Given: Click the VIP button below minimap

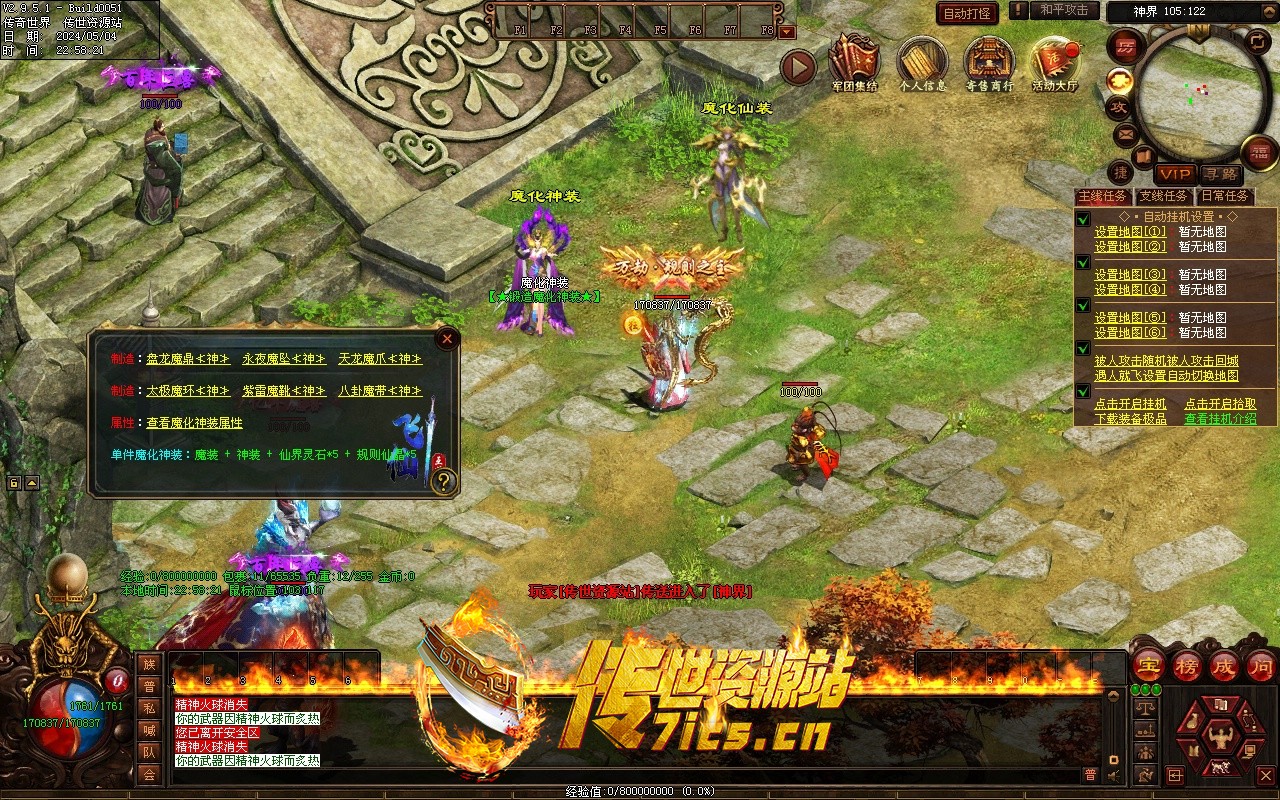Looking at the screenshot, I should click(x=1176, y=174).
